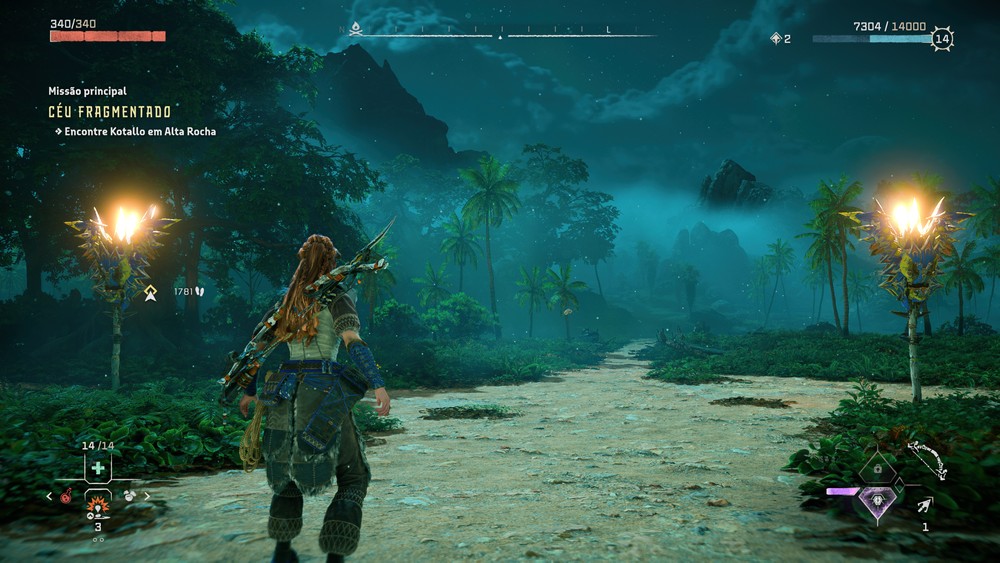
Task: Click the campfire icon on the compass
Action: coord(356,29)
